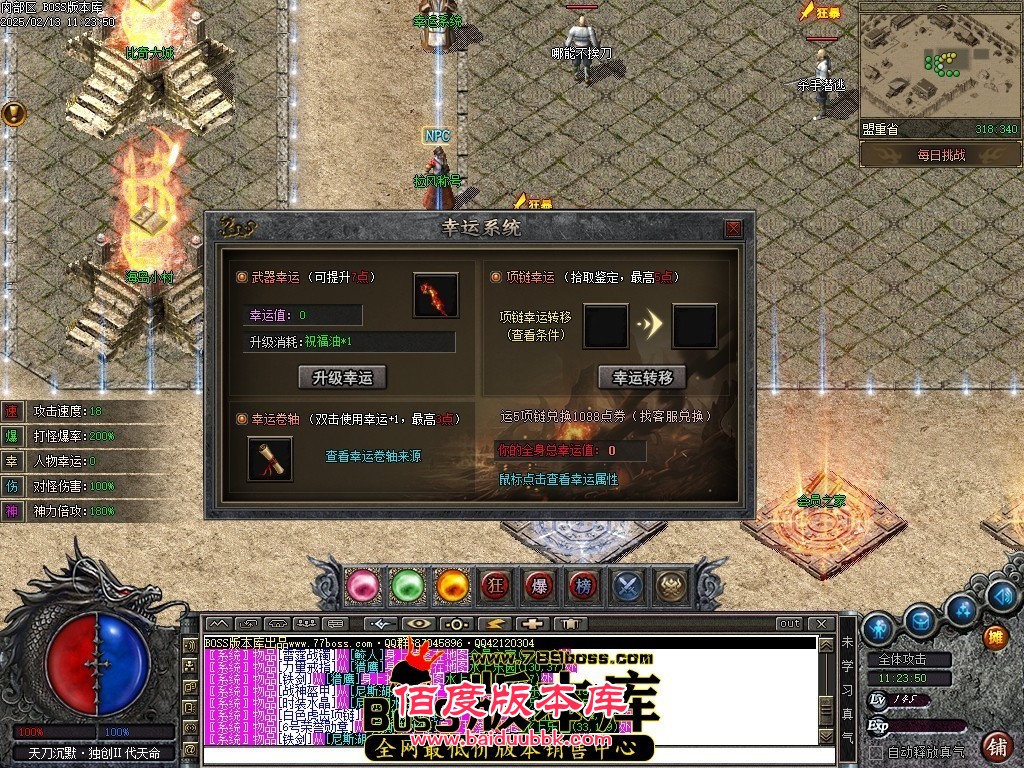Click the crossed swords hotbar icon
Screen dimensions: 1024x768
click(627, 584)
